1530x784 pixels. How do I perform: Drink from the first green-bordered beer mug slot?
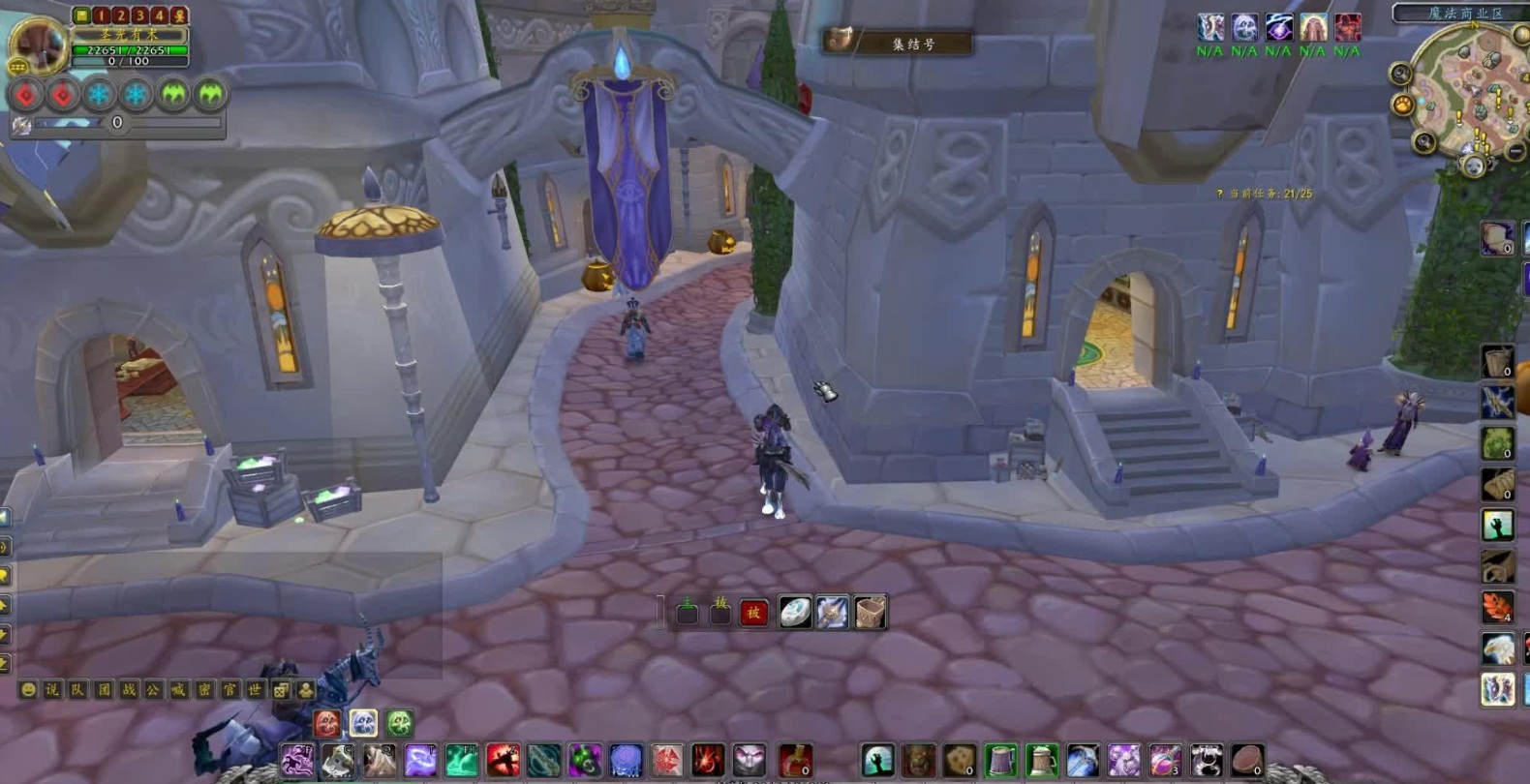1001,761
